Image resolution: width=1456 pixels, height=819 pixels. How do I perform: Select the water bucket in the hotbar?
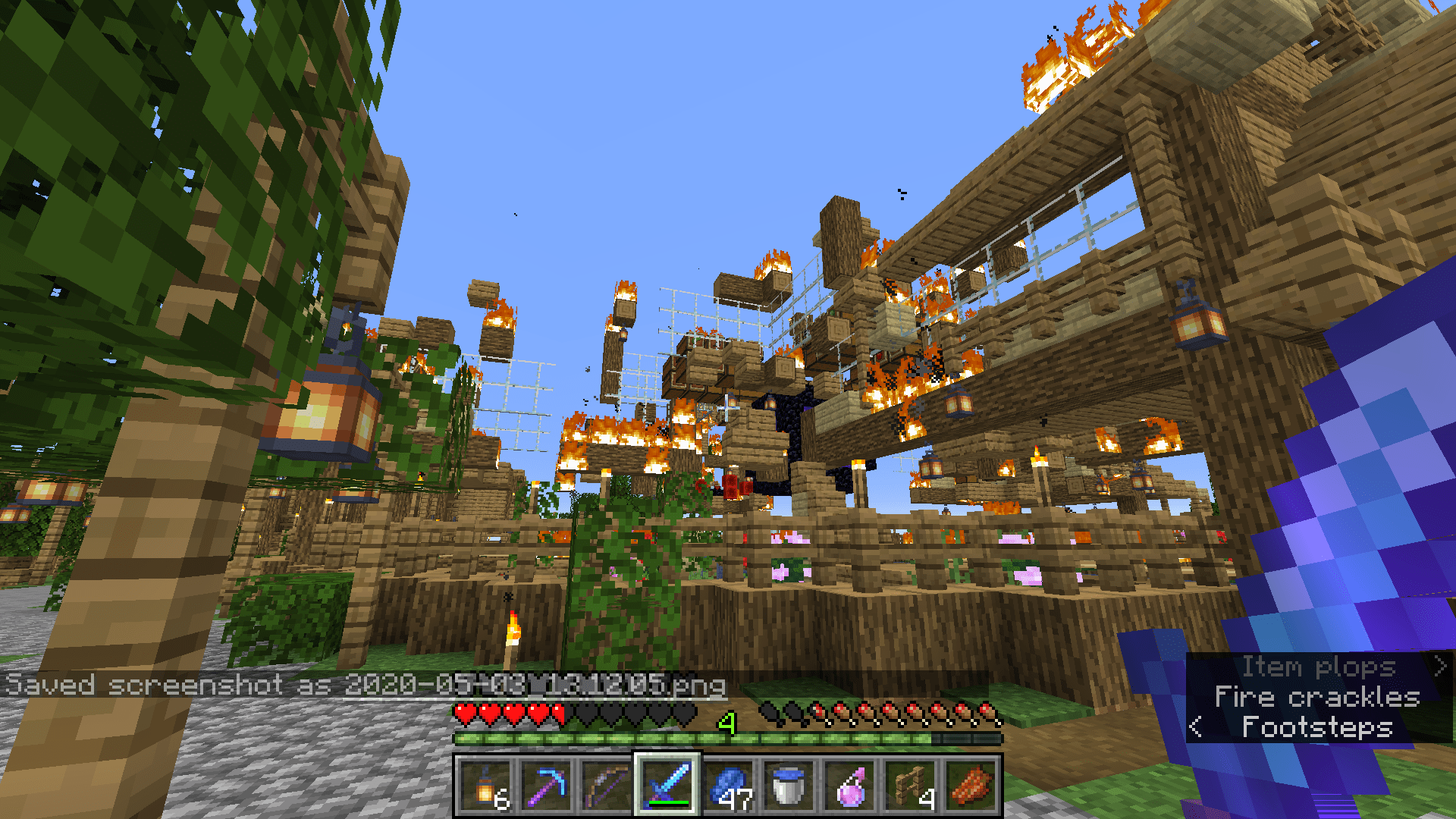pos(787,790)
